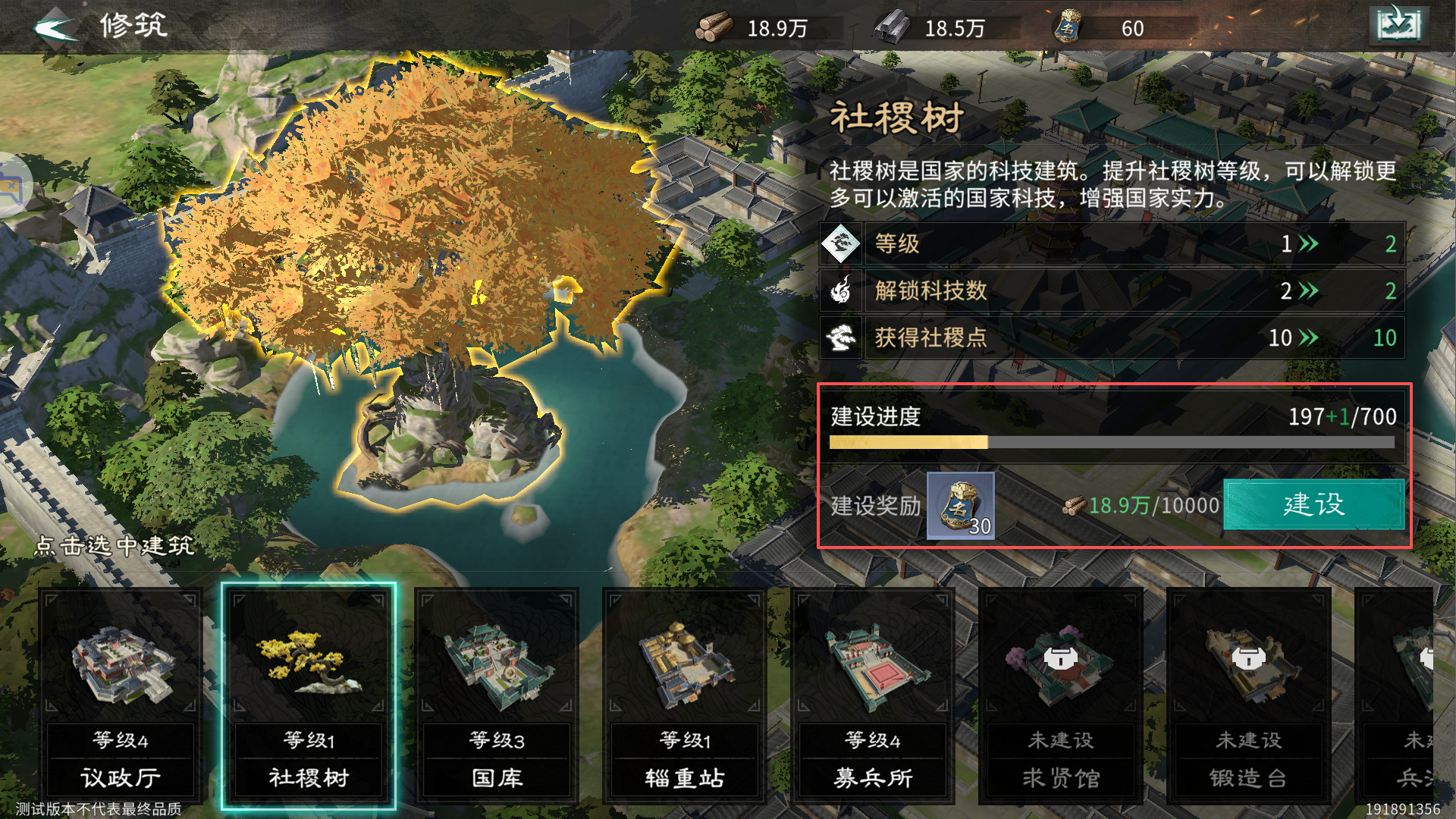Image resolution: width=1456 pixels, height=819 pixels.
Task: Click the 获得社稷点 tree point icon
Action: pos(842,338)
